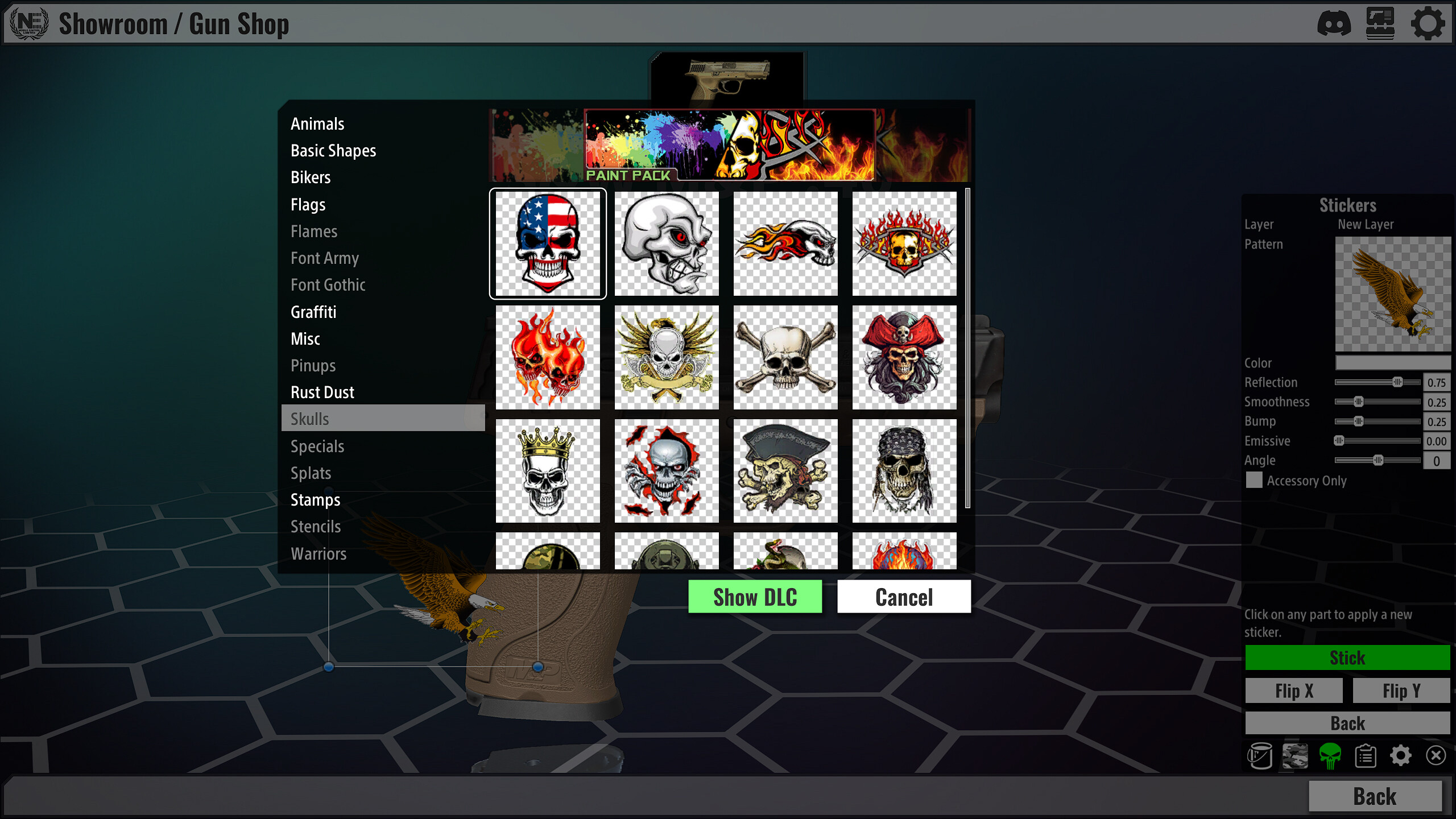Toggle Flip Y on the sticker
Viewport: 1456px width, 819px height.
tap(1401, 690)
